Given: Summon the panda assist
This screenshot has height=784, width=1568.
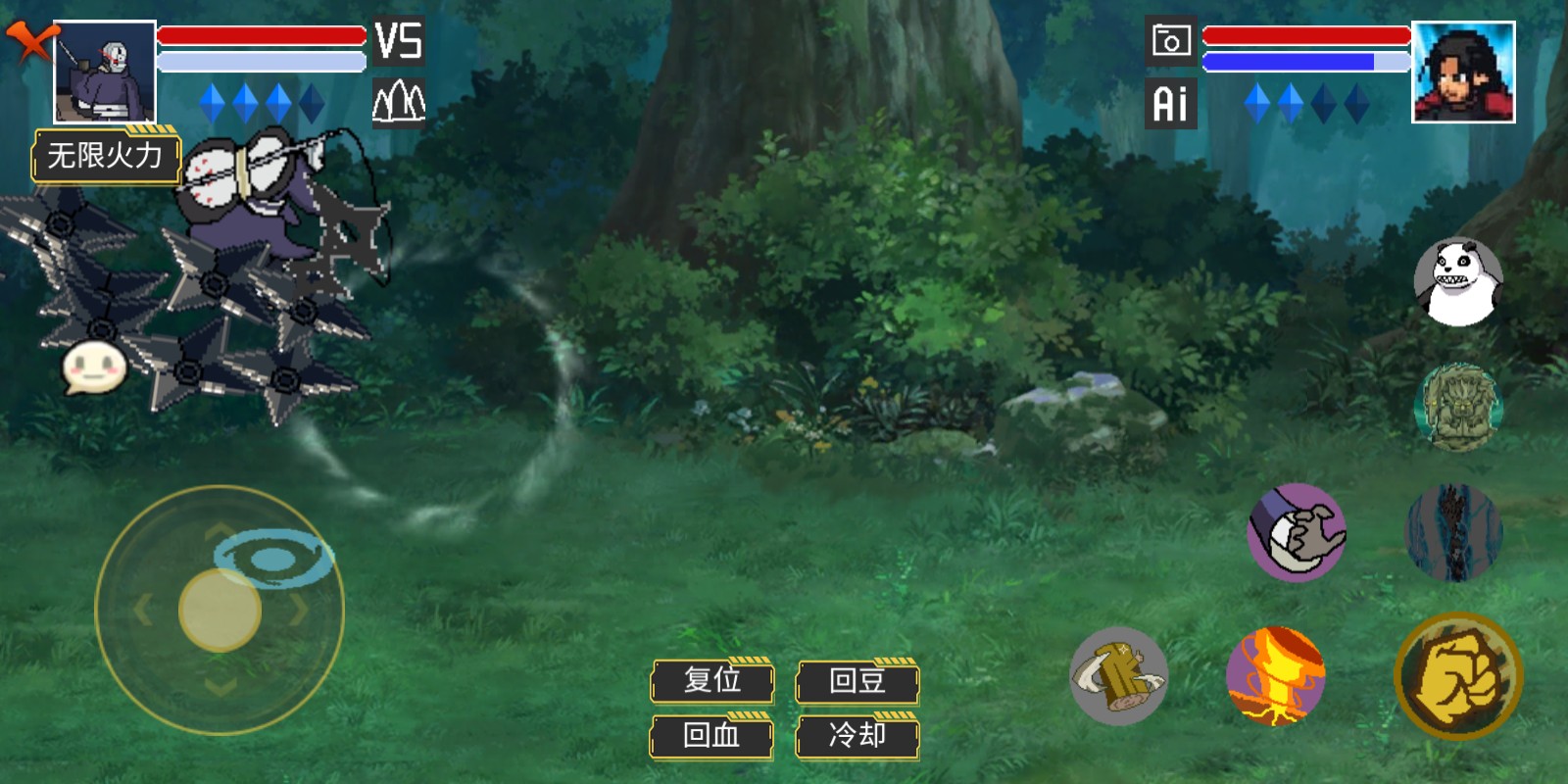Looking at the screenshot, I should point(1458,282).
